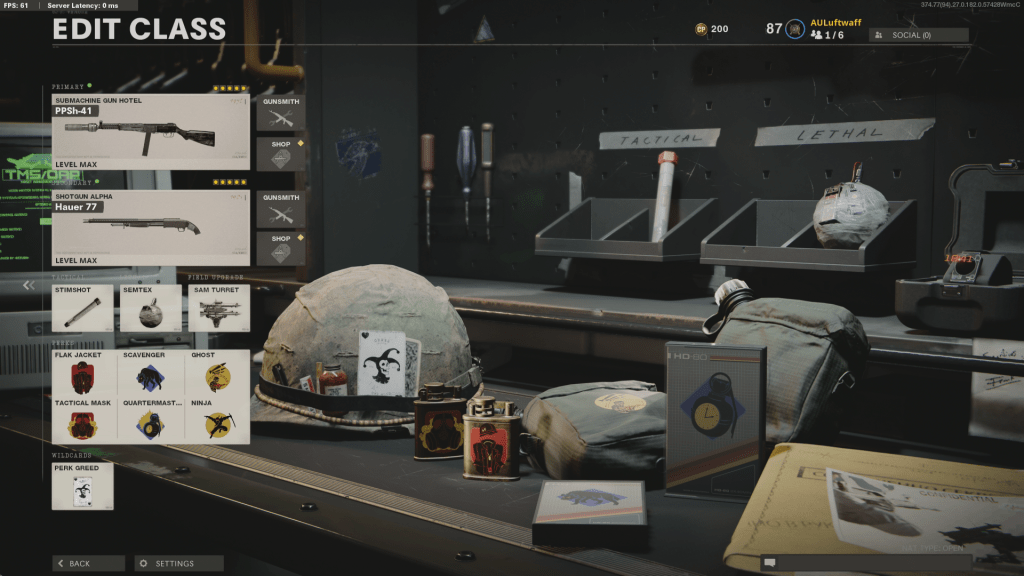Select the Scavenger perk
The image size is (1024, 576).
tap(150, 373)
